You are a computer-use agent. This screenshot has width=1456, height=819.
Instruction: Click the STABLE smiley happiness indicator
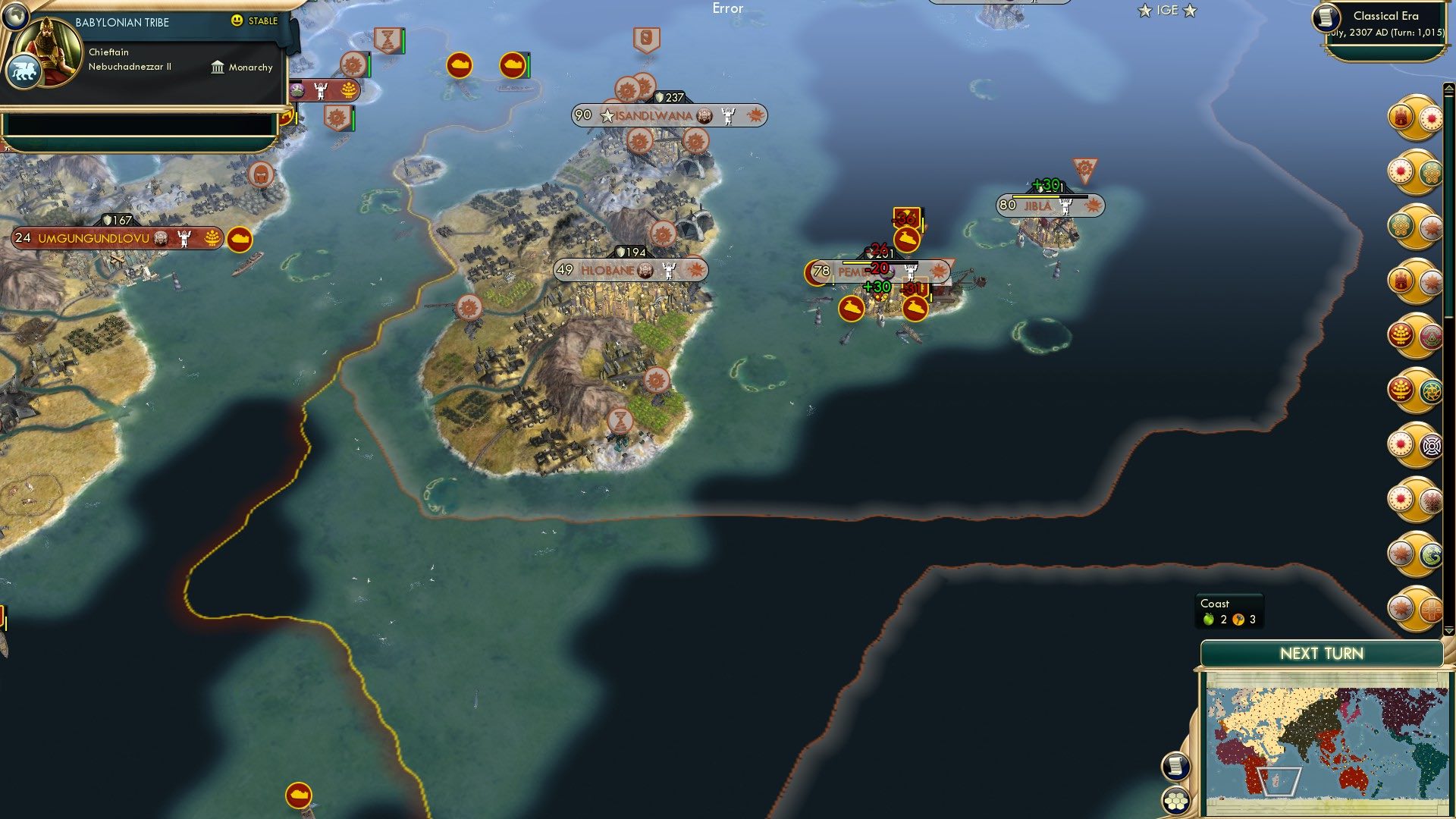236,20
